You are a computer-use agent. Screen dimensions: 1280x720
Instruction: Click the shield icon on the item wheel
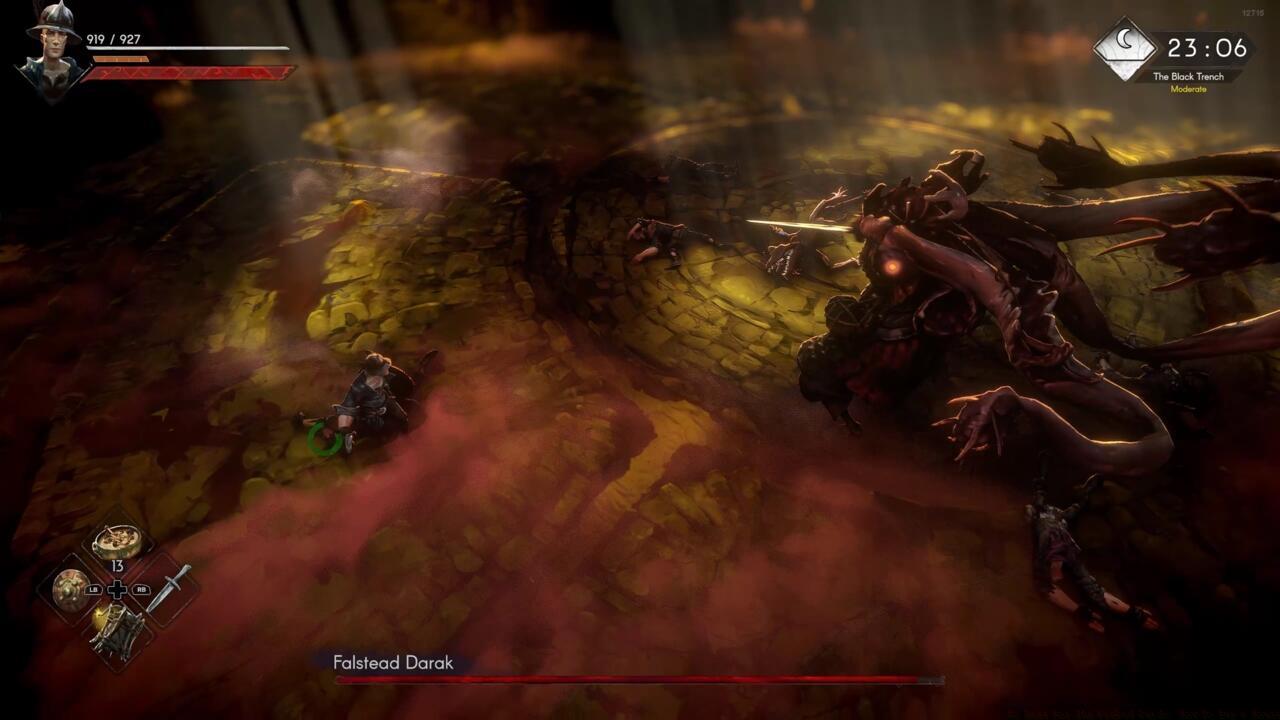[71, 589]
